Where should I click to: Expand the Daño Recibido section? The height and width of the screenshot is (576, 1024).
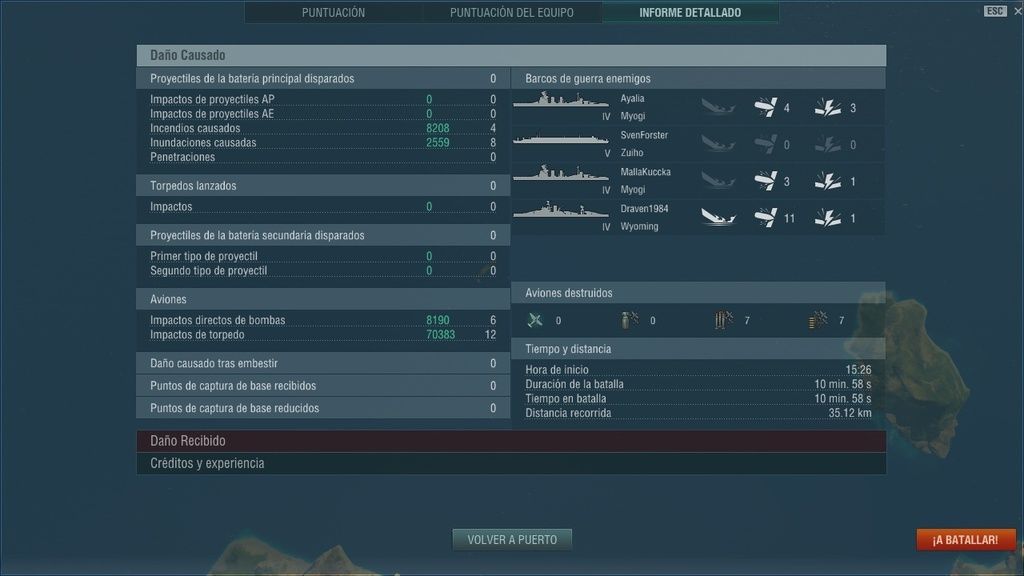coord(510,441)
